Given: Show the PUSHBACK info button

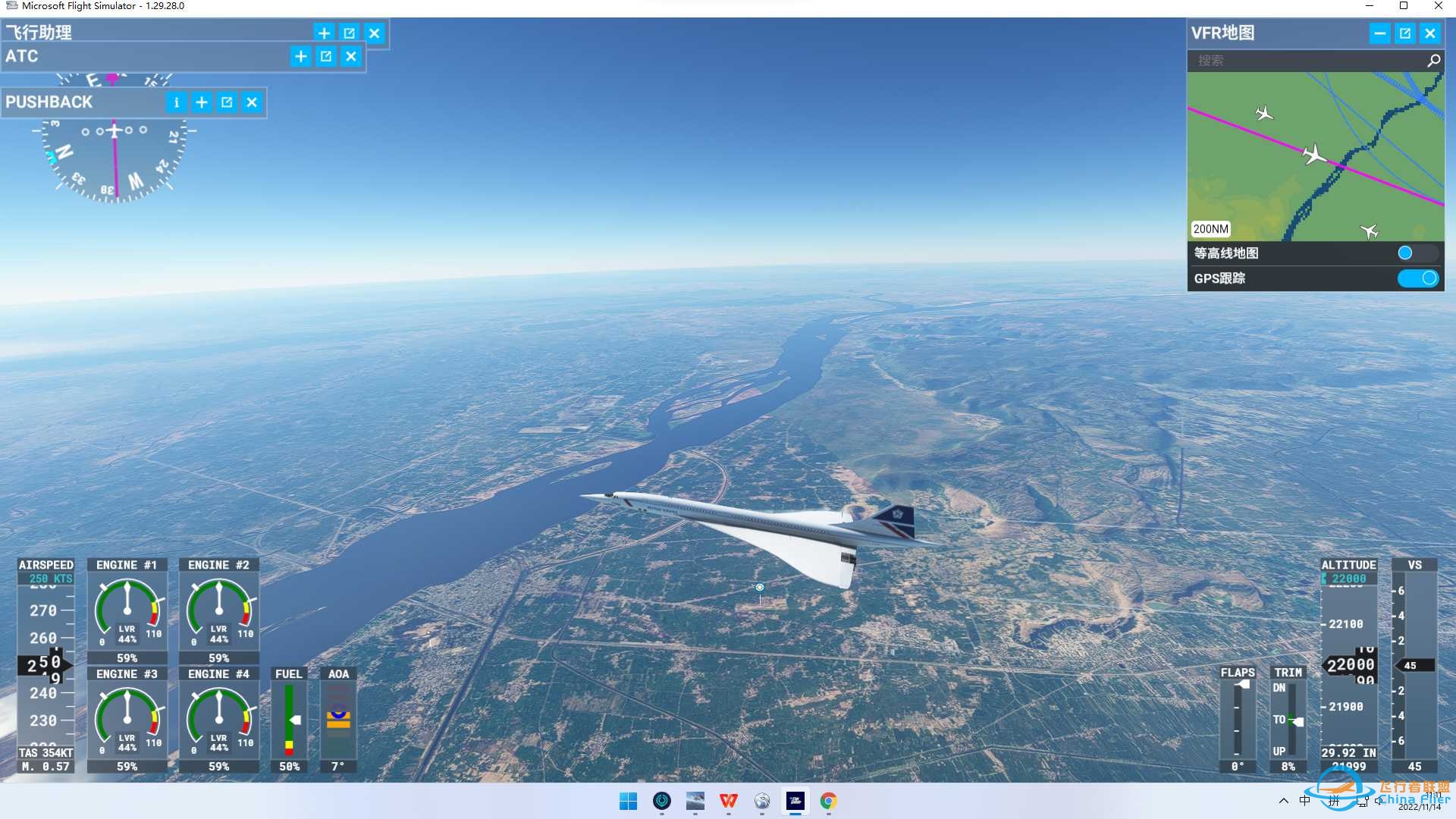Looking at the screenshot, I should pyautogui.click(x=176, y=102).
